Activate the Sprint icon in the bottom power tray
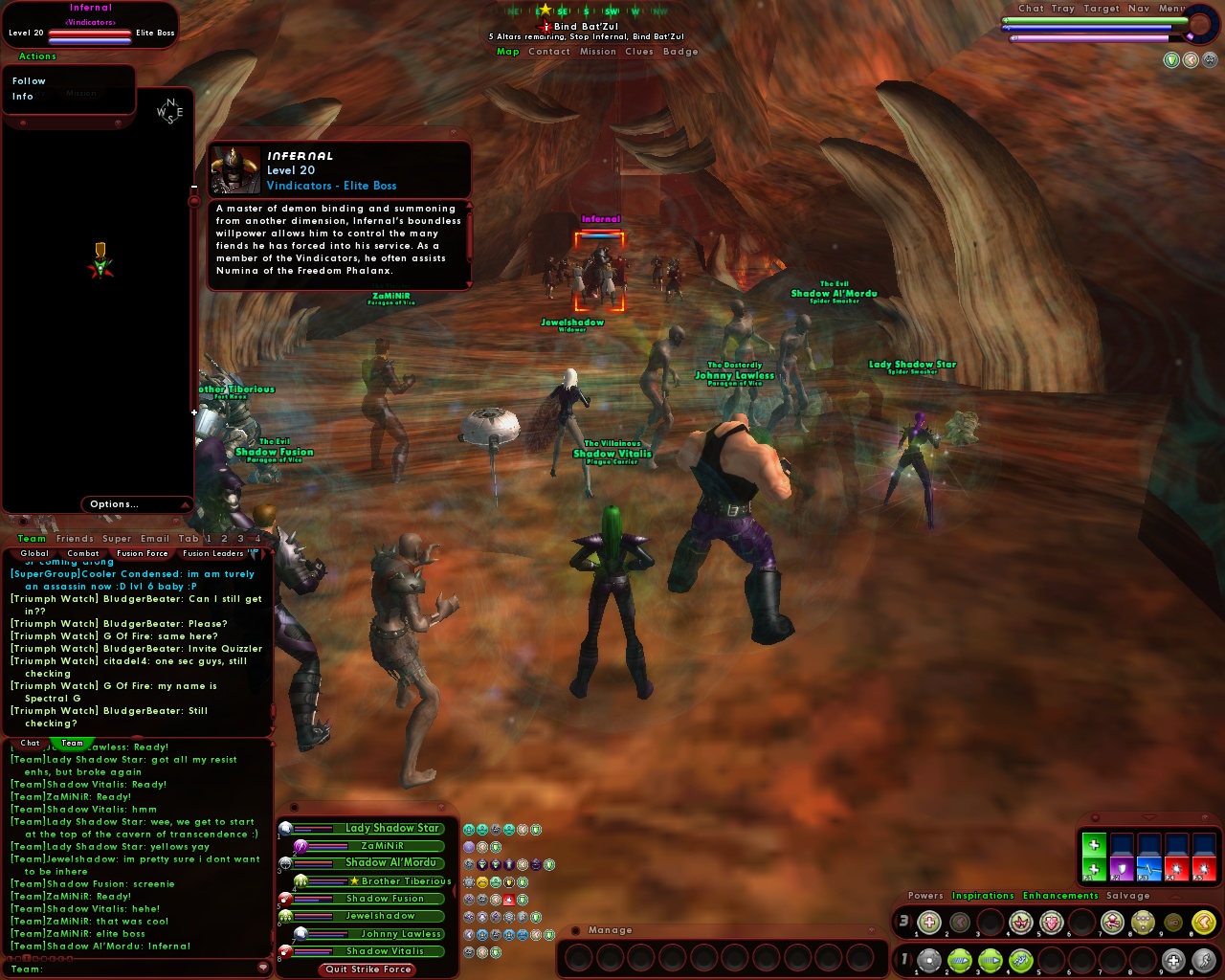The width and height of the screenshot is (1225, 980). pos(1204,961)
